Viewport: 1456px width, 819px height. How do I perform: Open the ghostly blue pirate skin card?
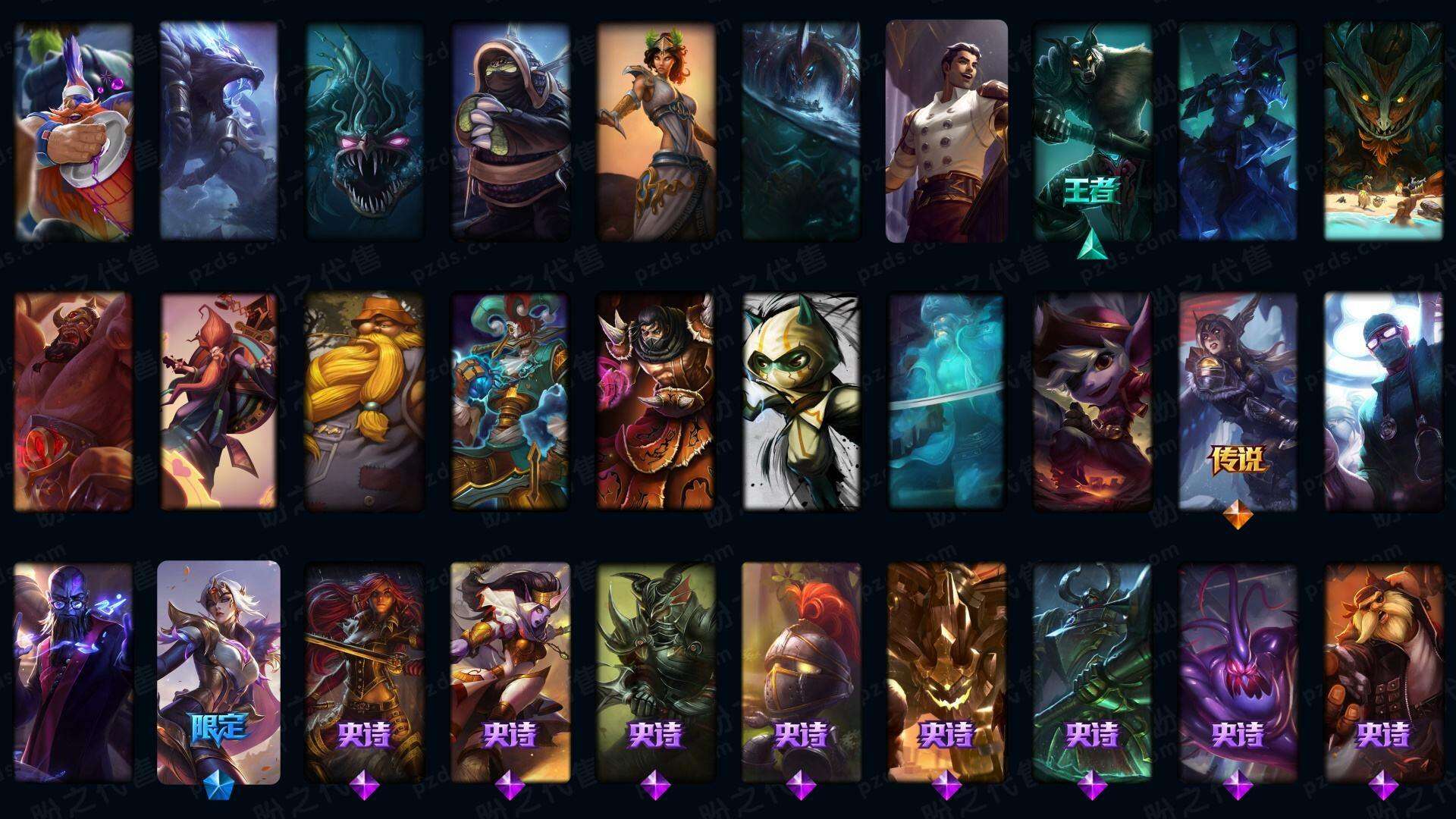[x=946, y=401]
